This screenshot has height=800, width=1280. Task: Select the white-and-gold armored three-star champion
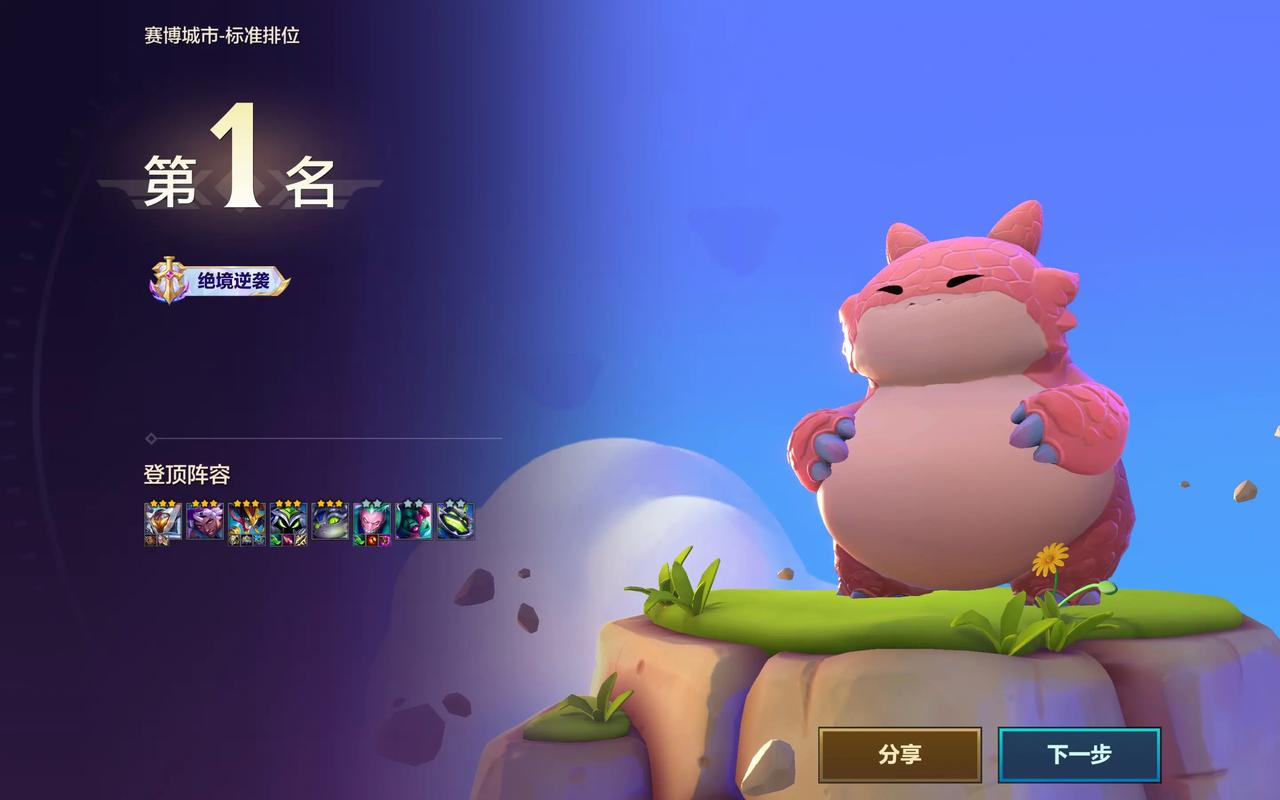[x=163, y=521]
